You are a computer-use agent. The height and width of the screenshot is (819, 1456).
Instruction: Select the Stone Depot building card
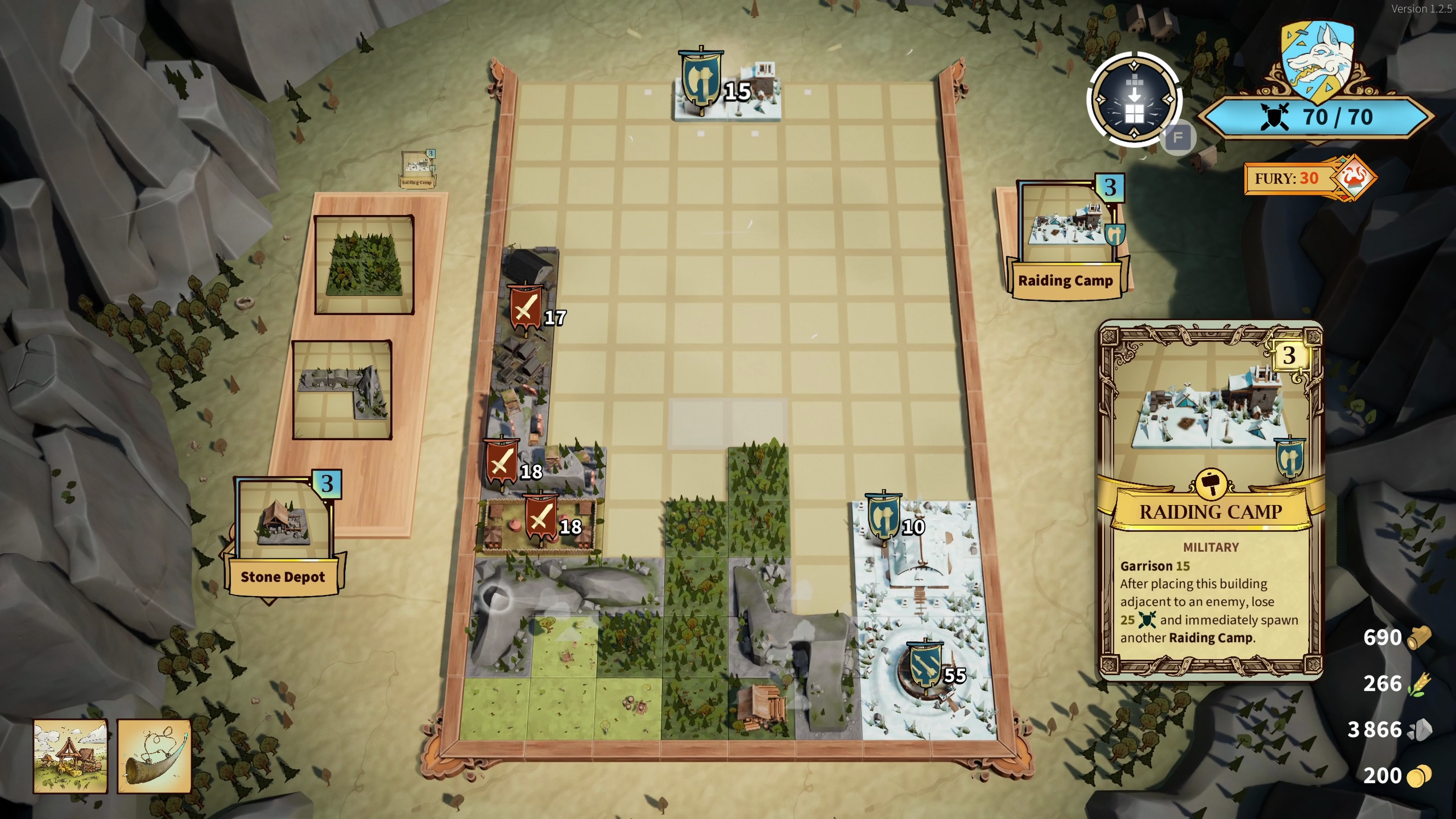282,534
